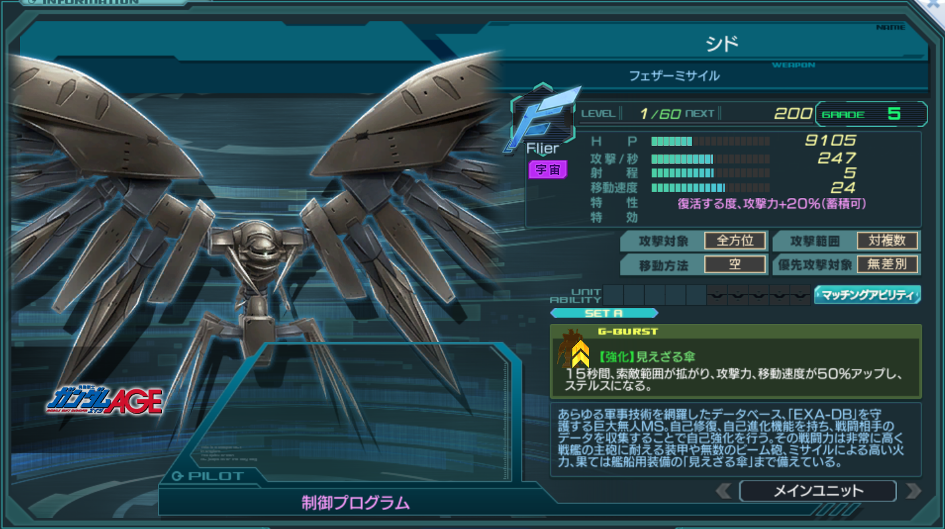Open the G-BURST 見えざる傘 skill panel
The height and width of the screenshot is (529, 945).
click(x=735, y=362)
